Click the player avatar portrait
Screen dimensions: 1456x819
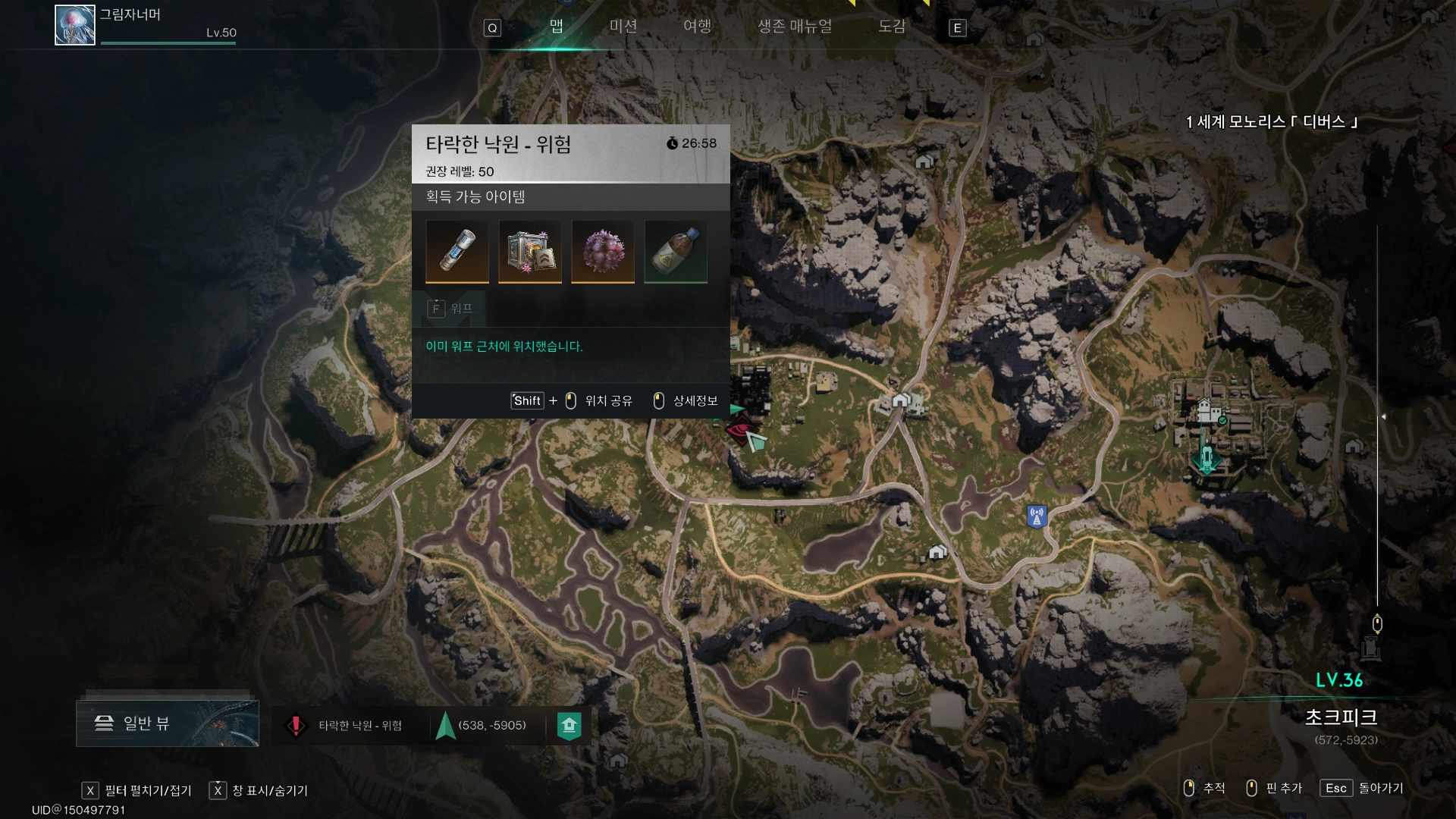pos(75,25)
